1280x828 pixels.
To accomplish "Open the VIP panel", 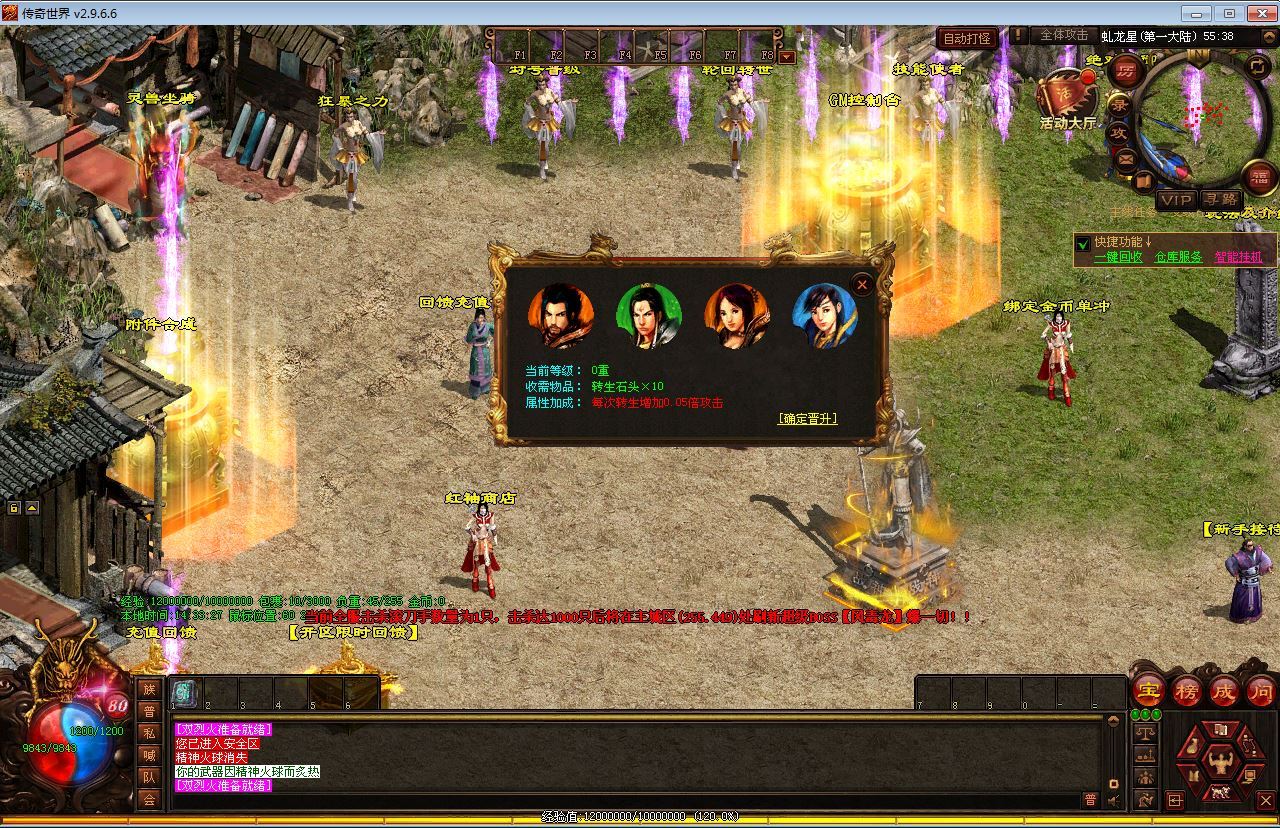I will tap(1176, 200).
